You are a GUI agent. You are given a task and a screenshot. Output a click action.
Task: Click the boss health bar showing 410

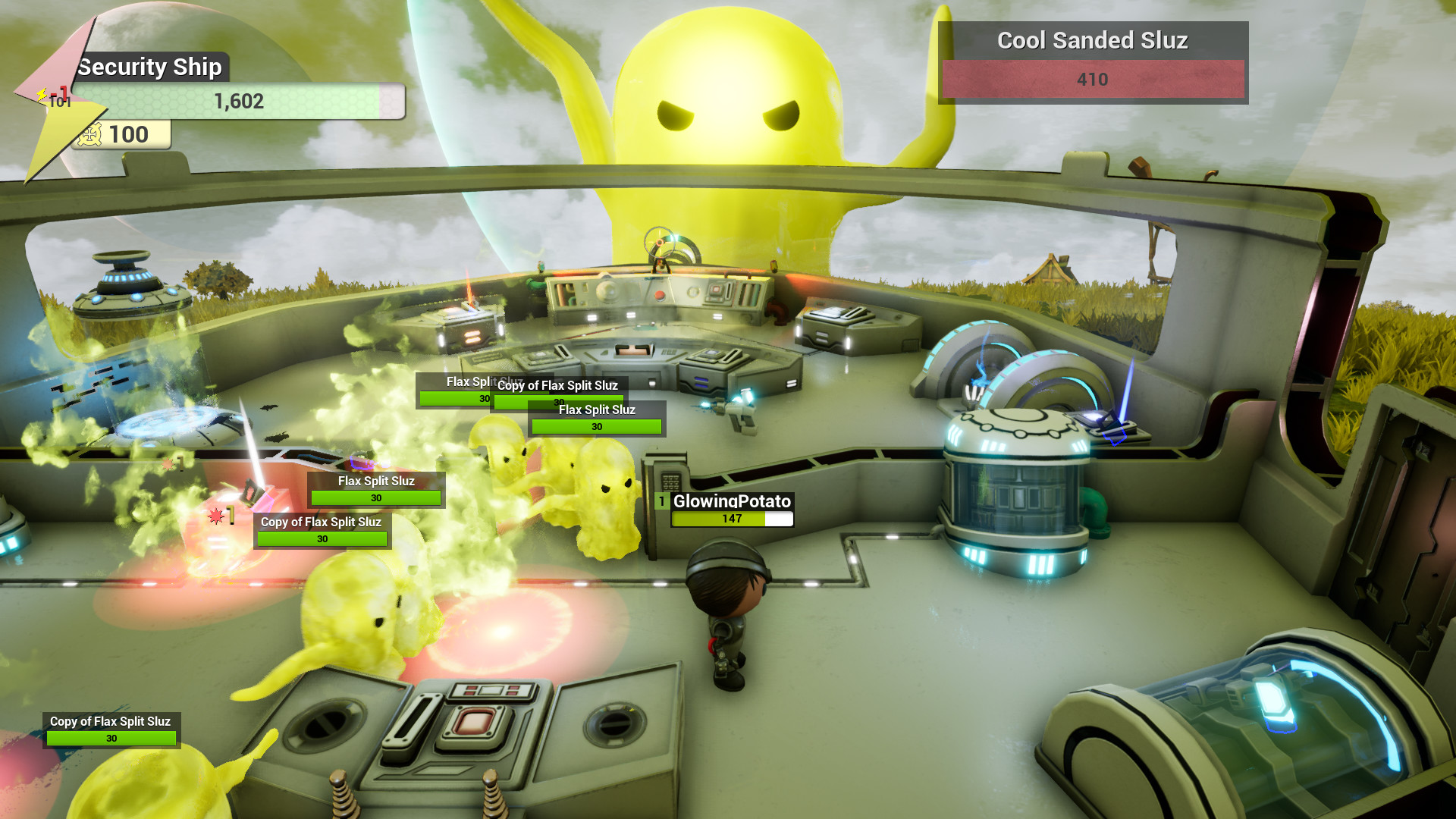[1092, 79]
